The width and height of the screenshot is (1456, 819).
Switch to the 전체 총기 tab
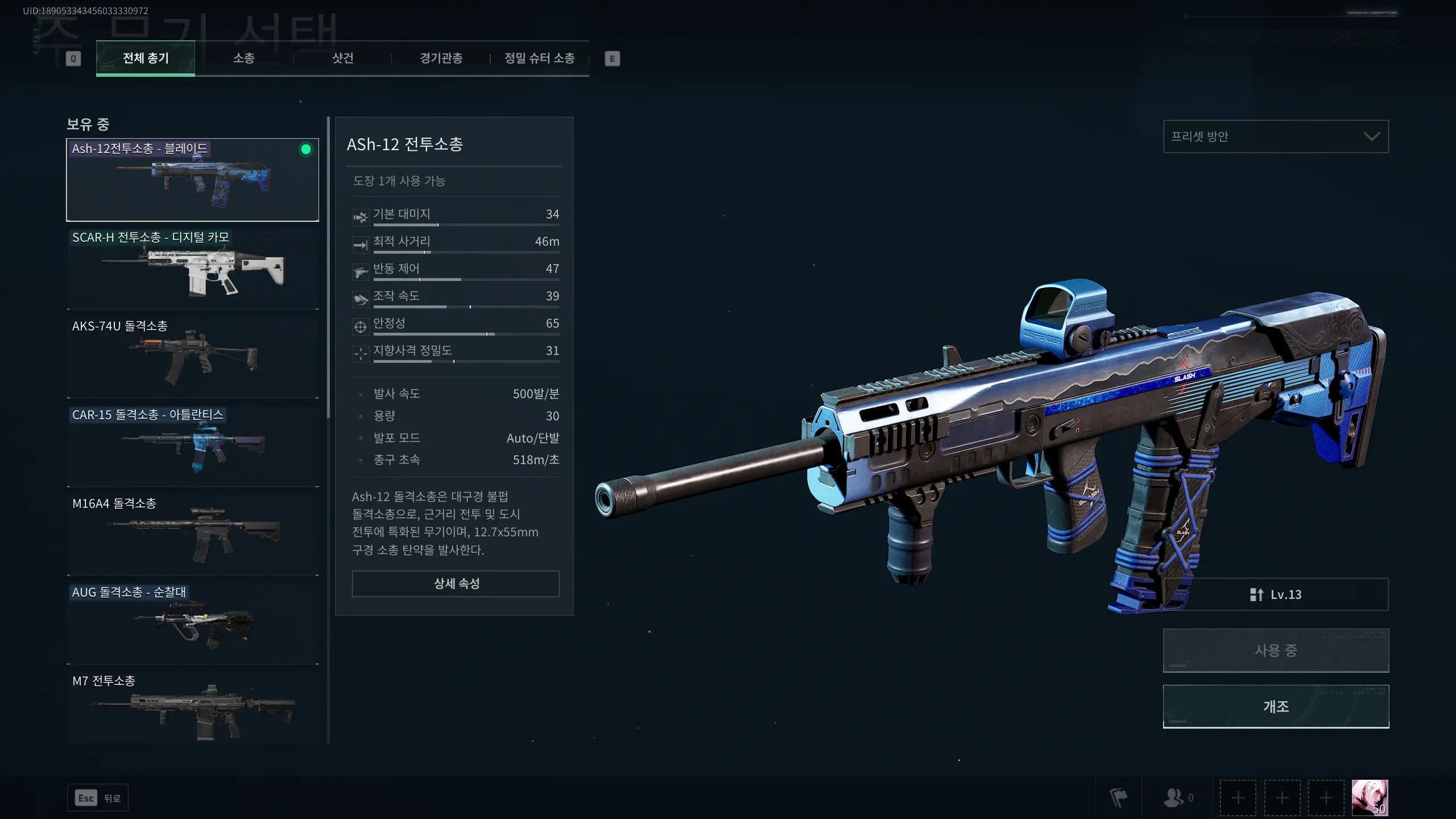pos(146,58)
